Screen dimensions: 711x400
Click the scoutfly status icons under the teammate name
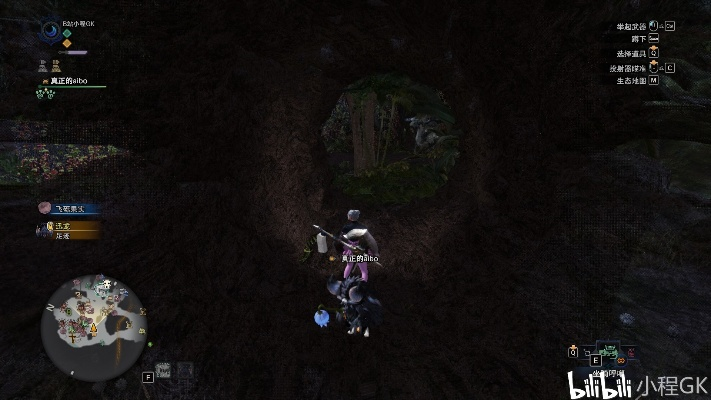click(45, 94)
